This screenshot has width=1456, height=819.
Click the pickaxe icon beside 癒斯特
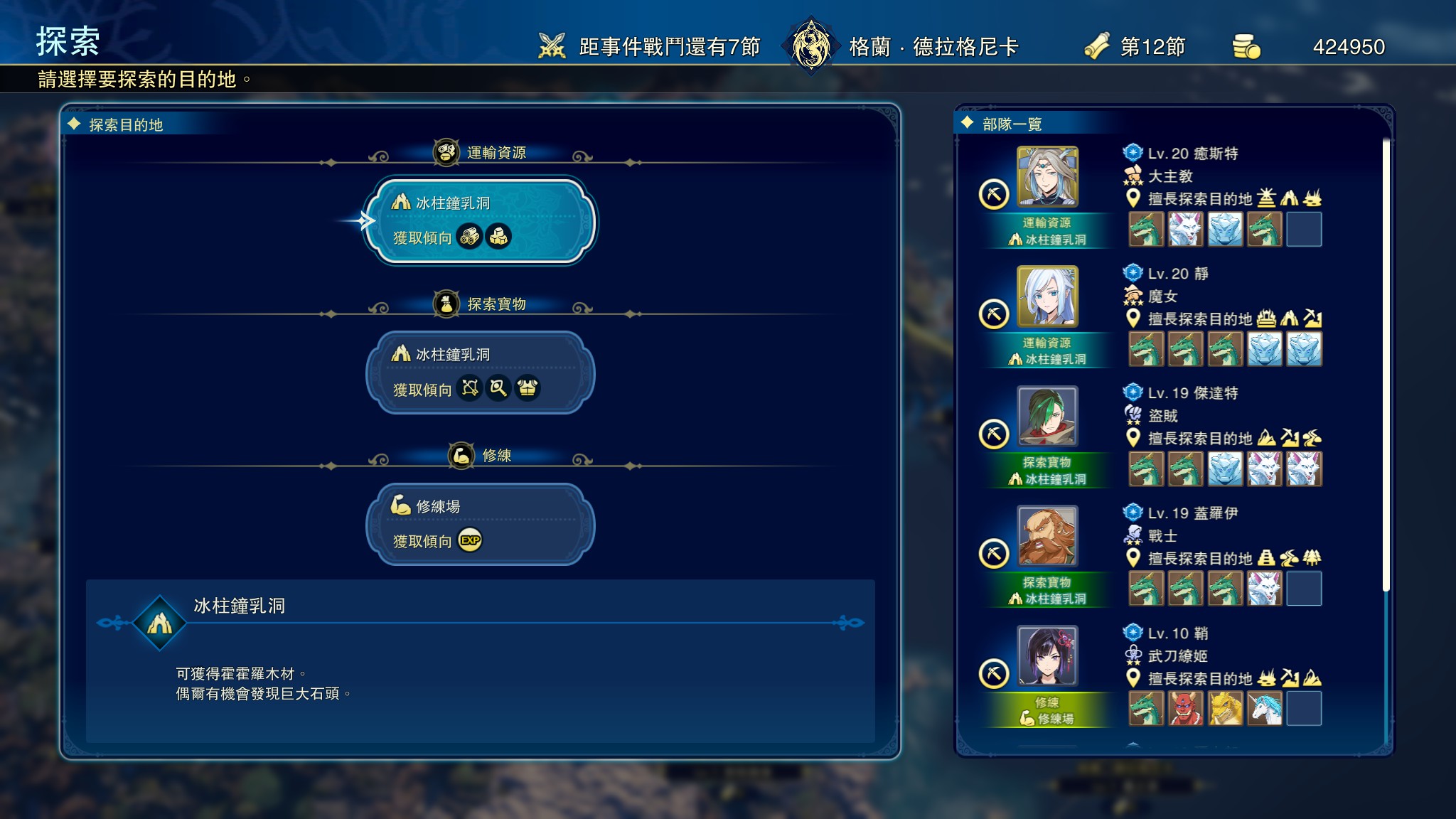(x=994, y=194)
